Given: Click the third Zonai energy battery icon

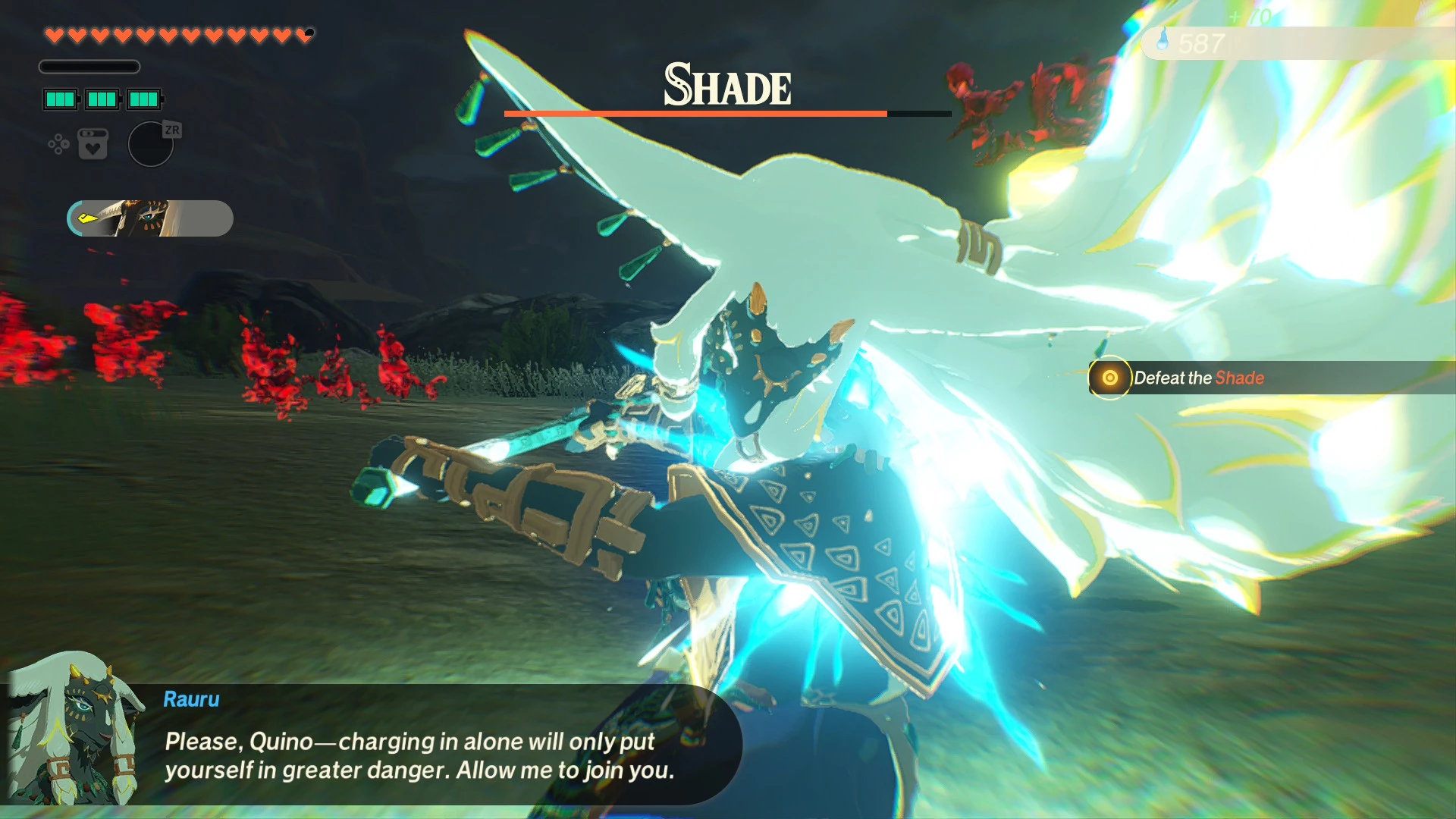Looking at the screenshot, I should click(x=144, y=99).
